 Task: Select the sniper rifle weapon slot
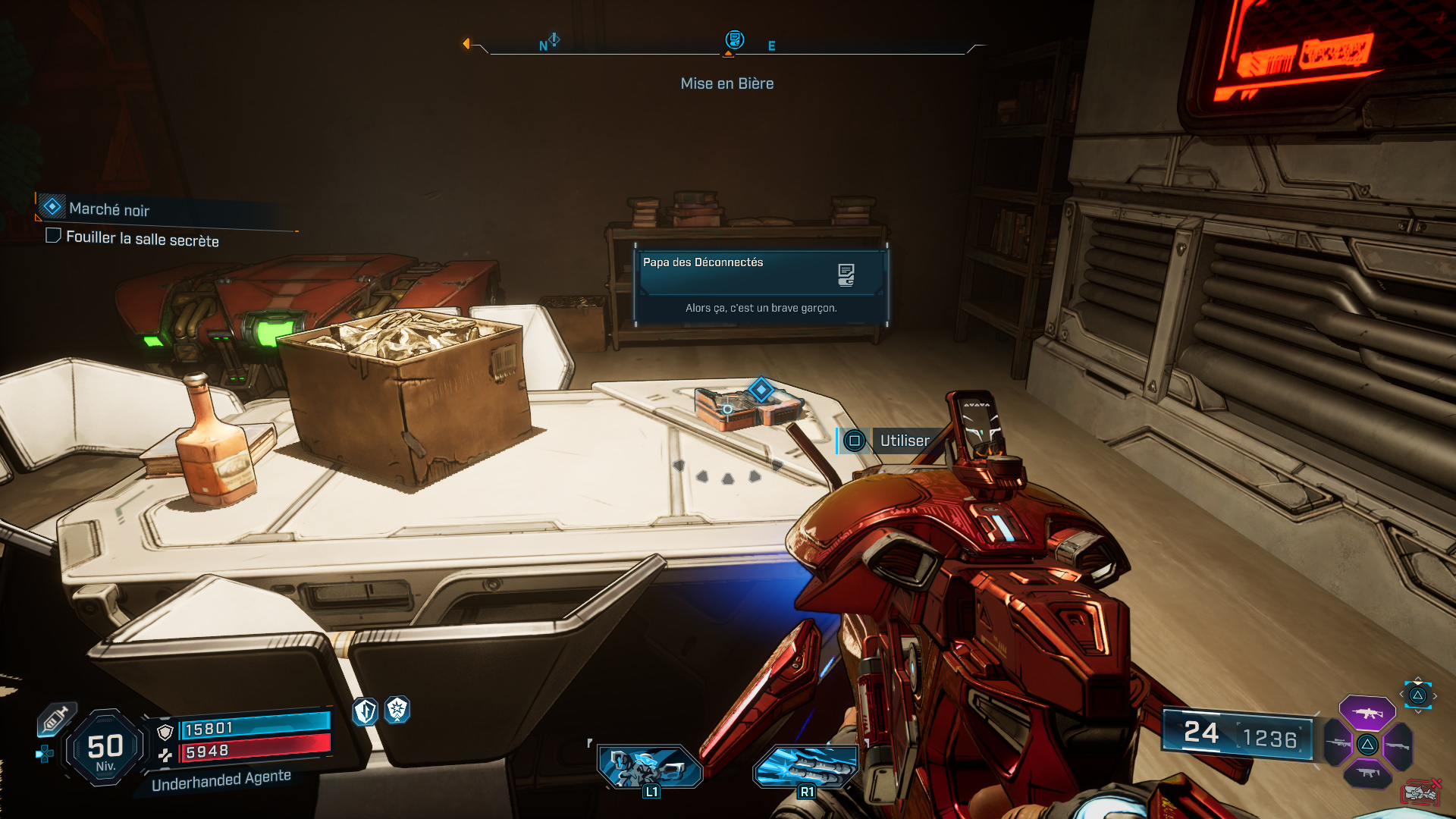click(1338, 743)
